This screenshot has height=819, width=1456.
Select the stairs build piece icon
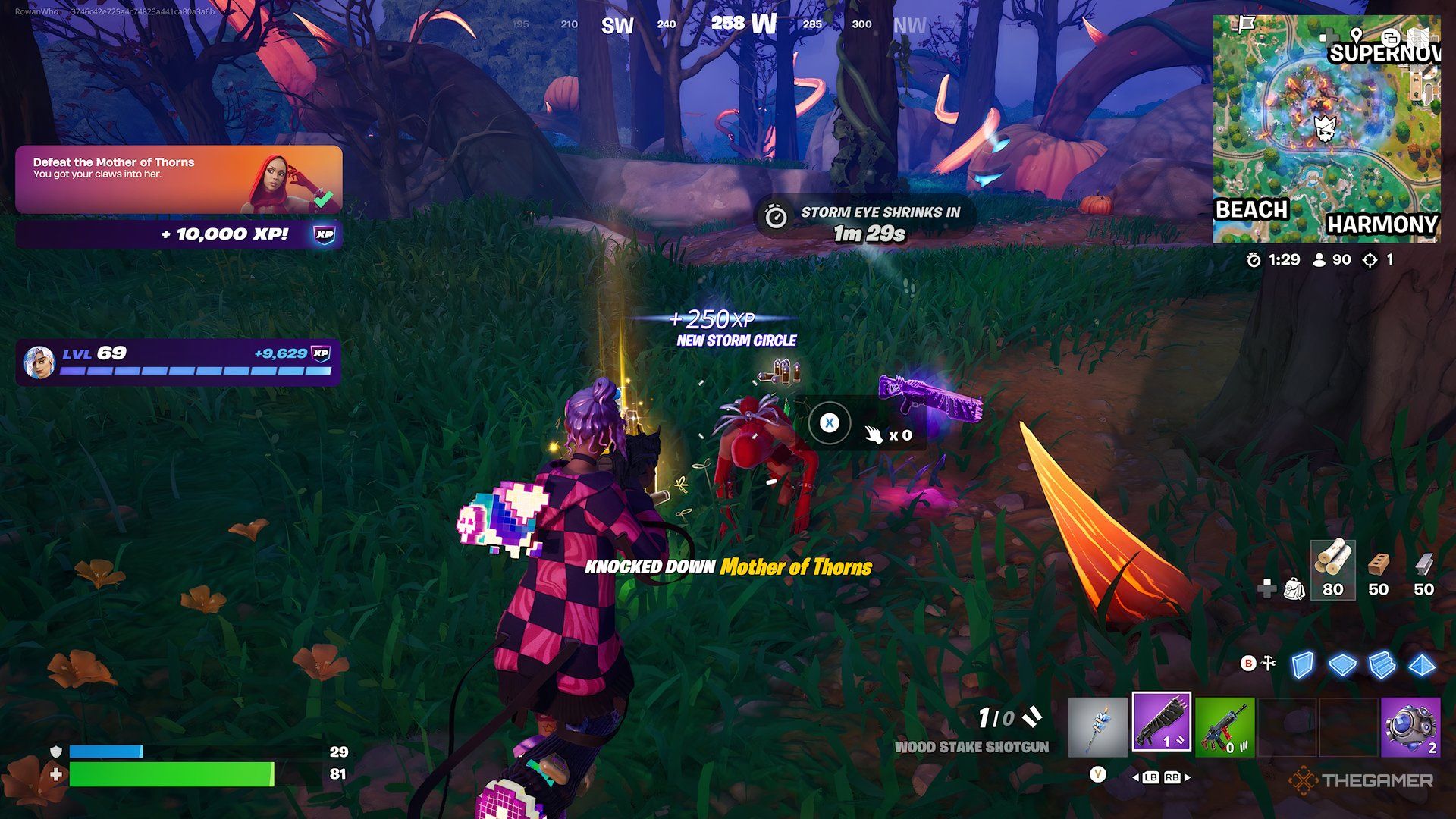(x=1381, y=666)
